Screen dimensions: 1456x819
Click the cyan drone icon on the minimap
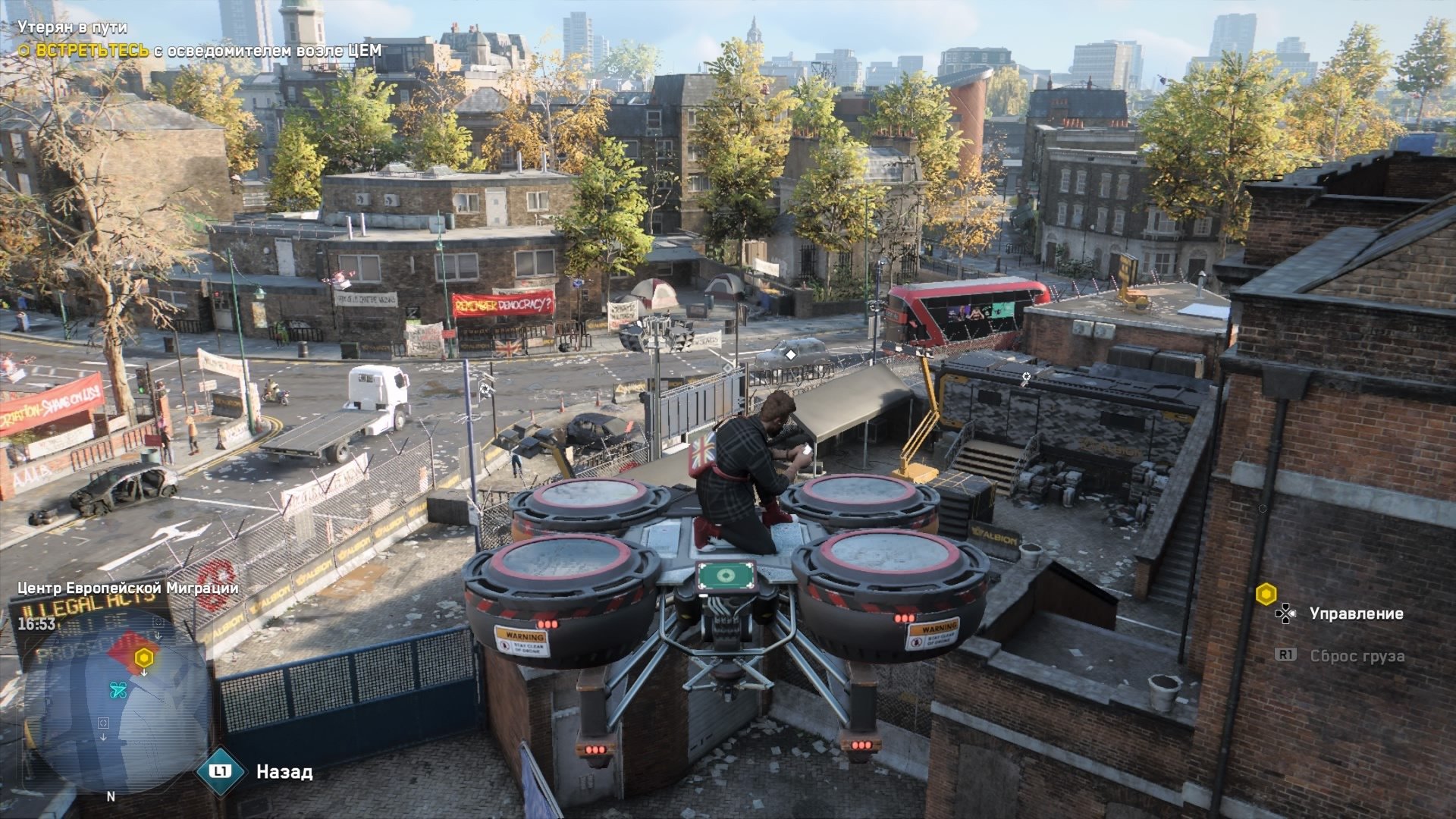(x=118, y=689)
